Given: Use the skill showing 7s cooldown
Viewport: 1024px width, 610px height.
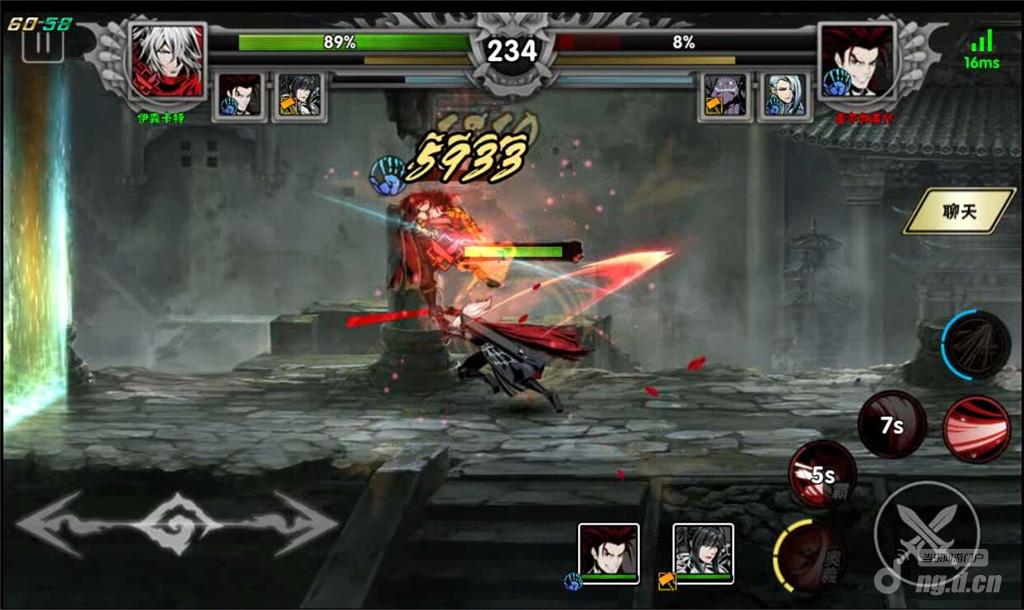Looking at the screenshot, I should 892,424.
